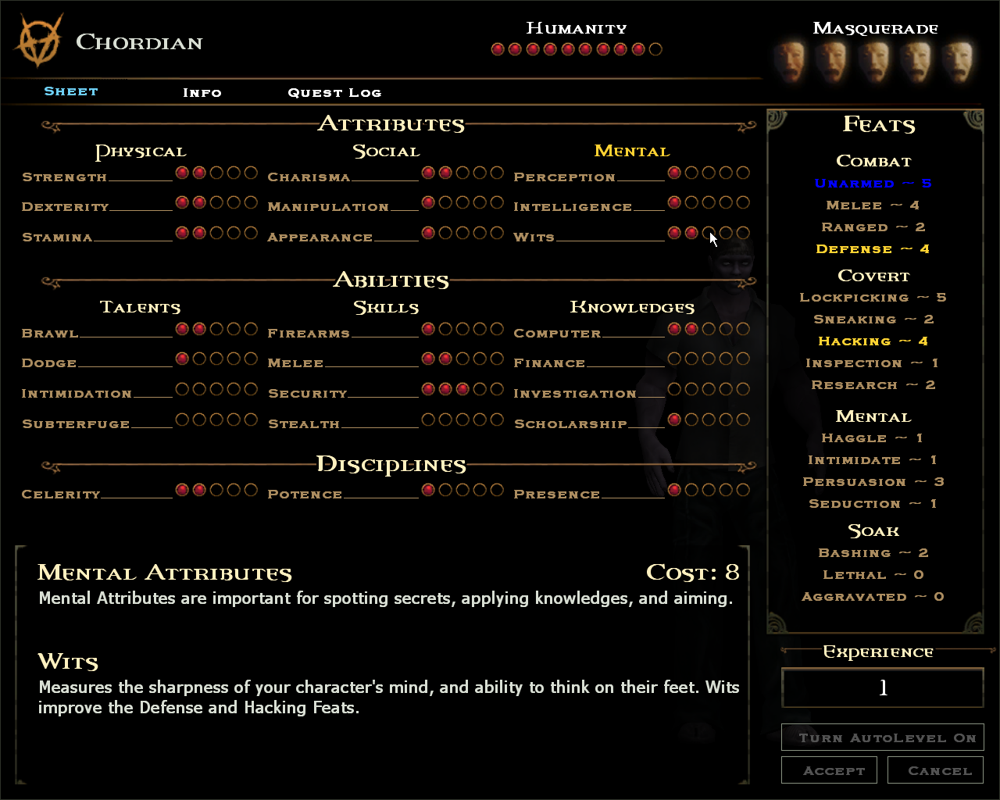The width and height of the screenshot is (1000, 800).
Task: Cancel the character sheet changes
Action: (939, 771)
